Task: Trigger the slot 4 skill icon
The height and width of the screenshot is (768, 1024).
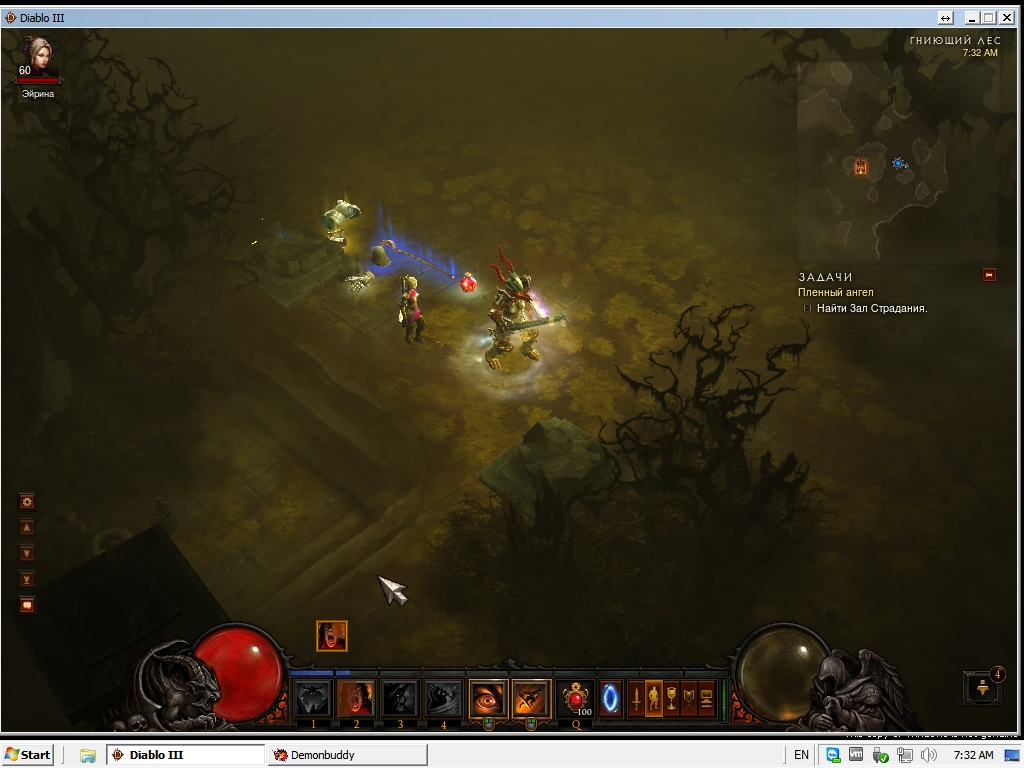Action: tap(443, 698)
